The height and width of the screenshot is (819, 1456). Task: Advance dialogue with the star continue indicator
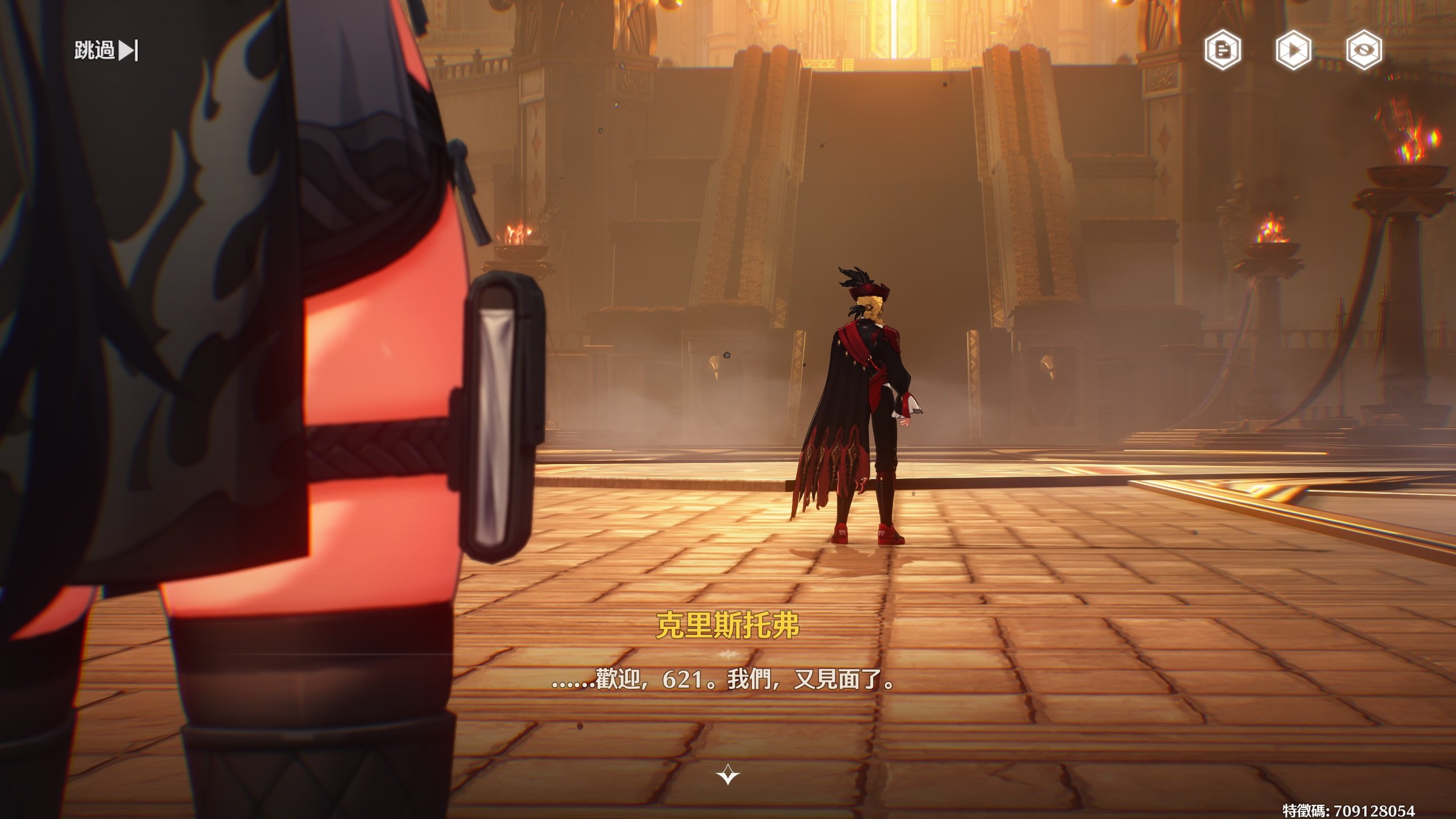point(728,775)
